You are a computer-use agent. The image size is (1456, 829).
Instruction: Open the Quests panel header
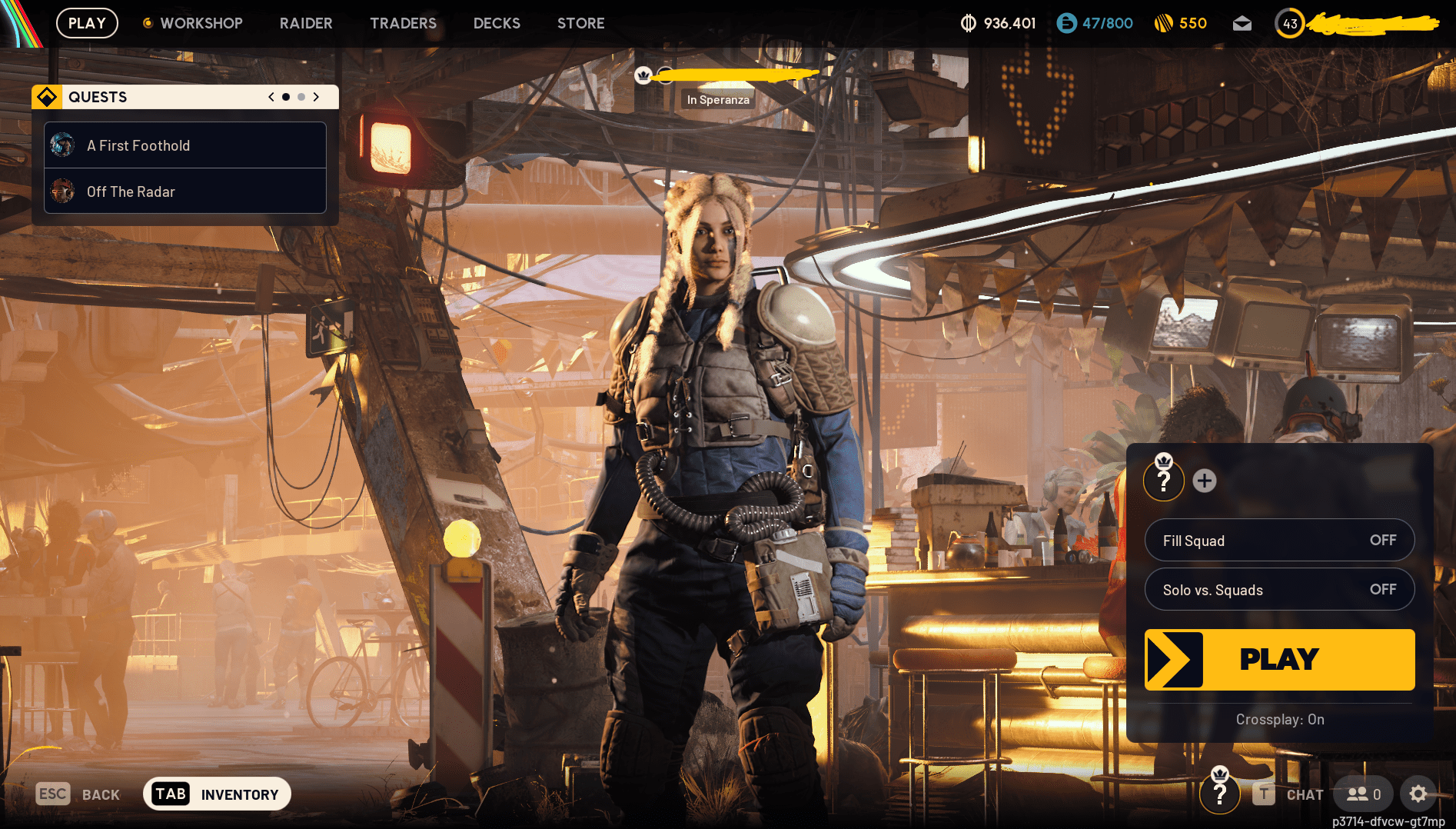pyautogui.click(x=98, y=97)
